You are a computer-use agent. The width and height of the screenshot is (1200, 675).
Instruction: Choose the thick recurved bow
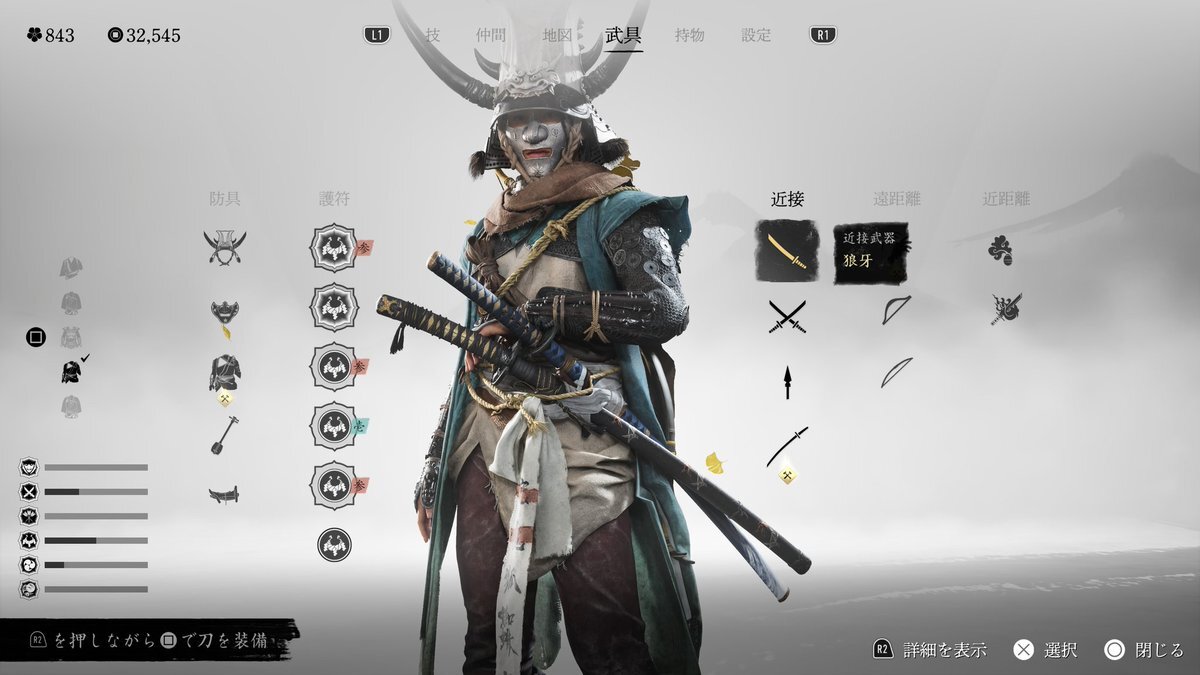896,310
